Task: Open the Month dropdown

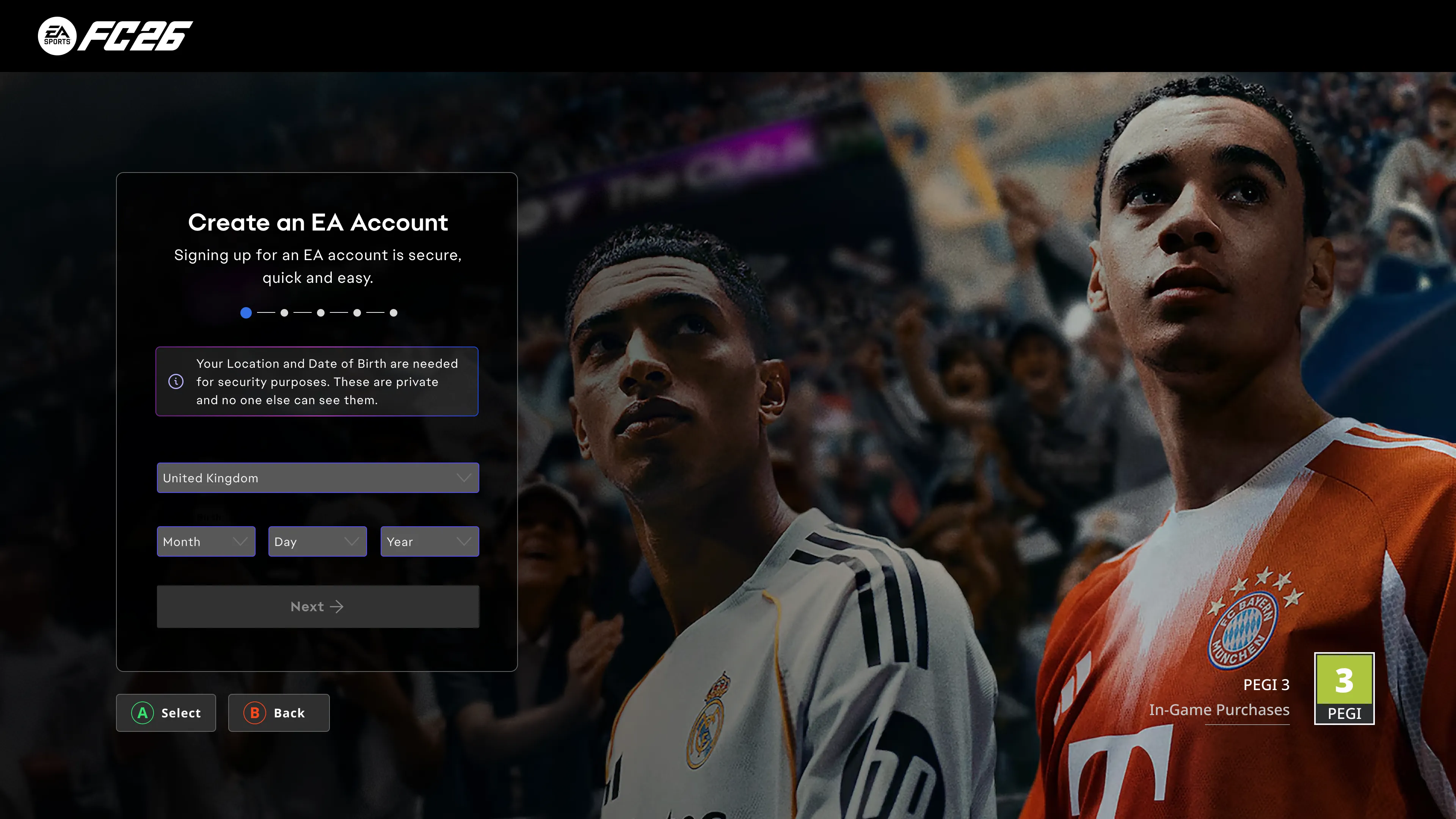Action: [206, 541]
